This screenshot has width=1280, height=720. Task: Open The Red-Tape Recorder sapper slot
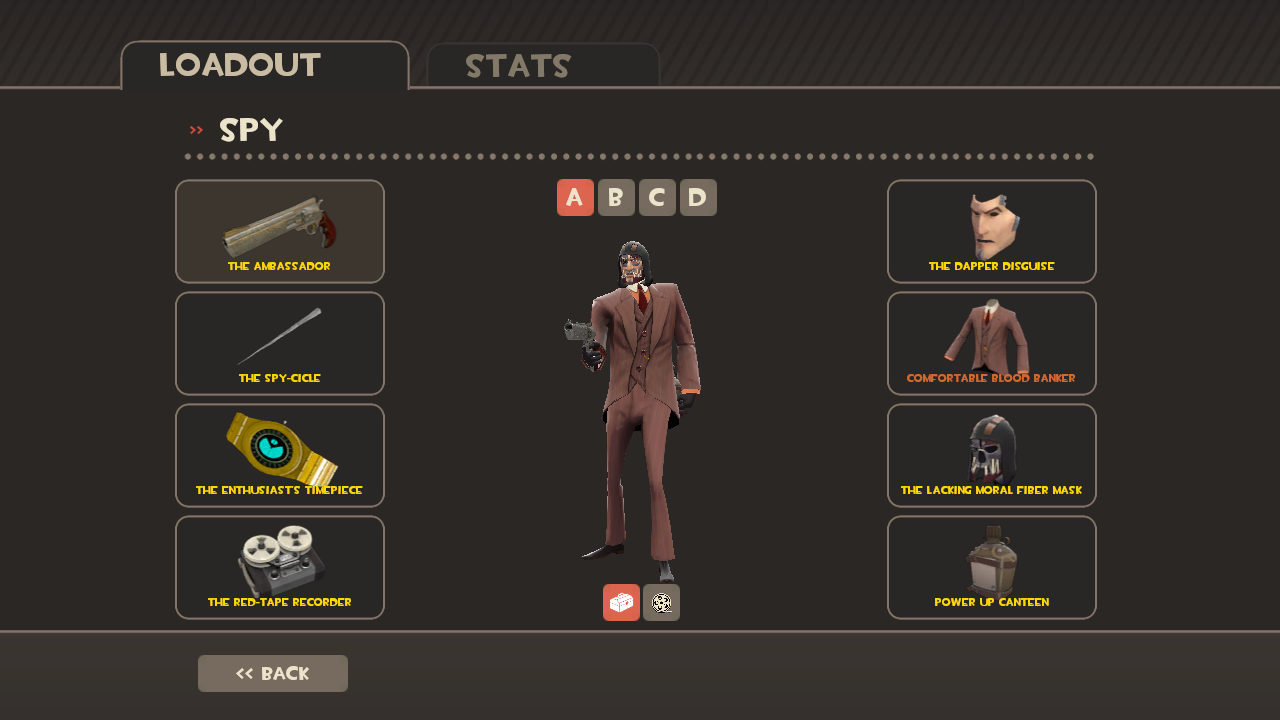pos(280,567)
